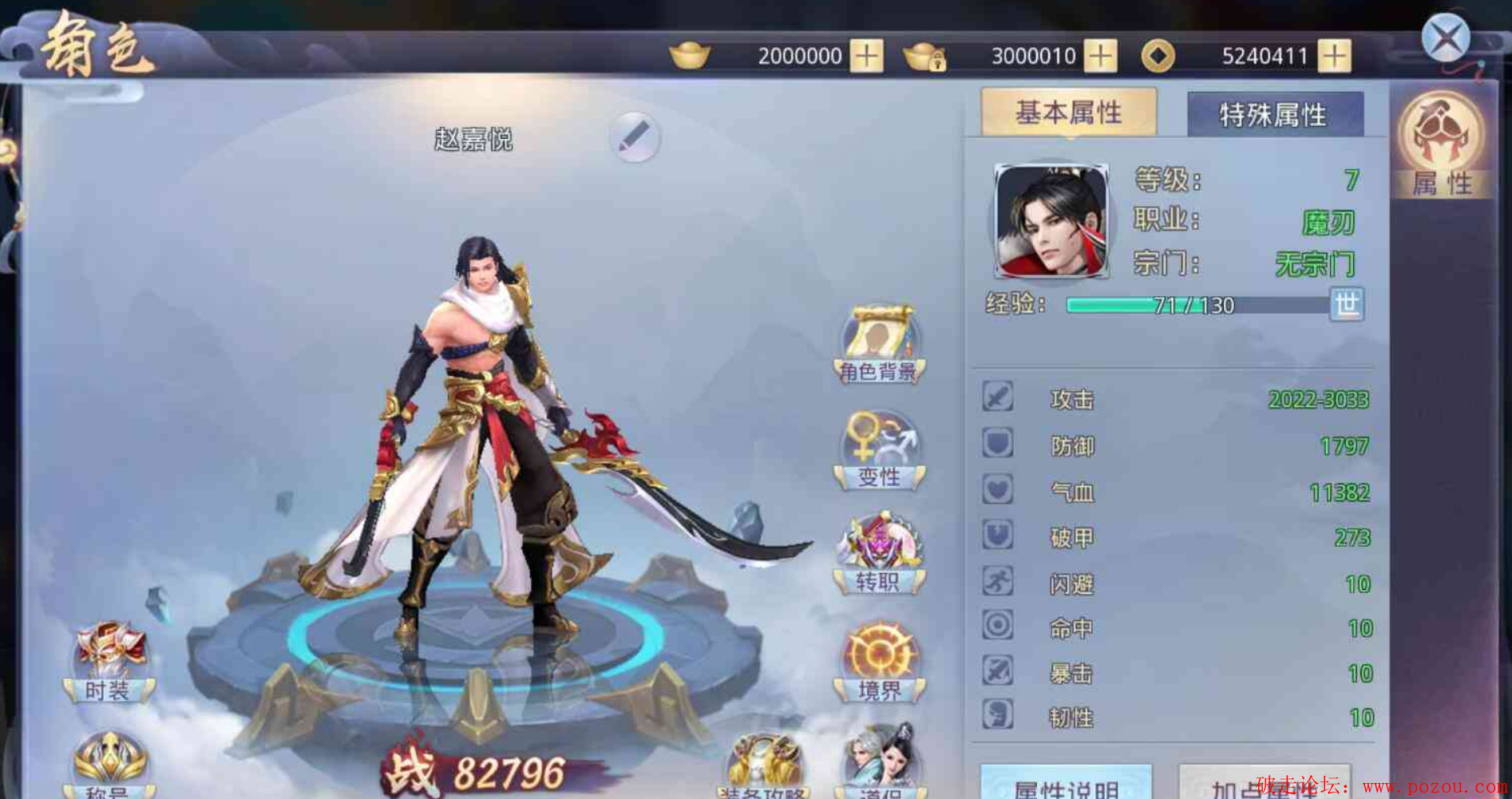Open the 境界 realm menu
1512x799 pixels.
click(x=879, y=663)
